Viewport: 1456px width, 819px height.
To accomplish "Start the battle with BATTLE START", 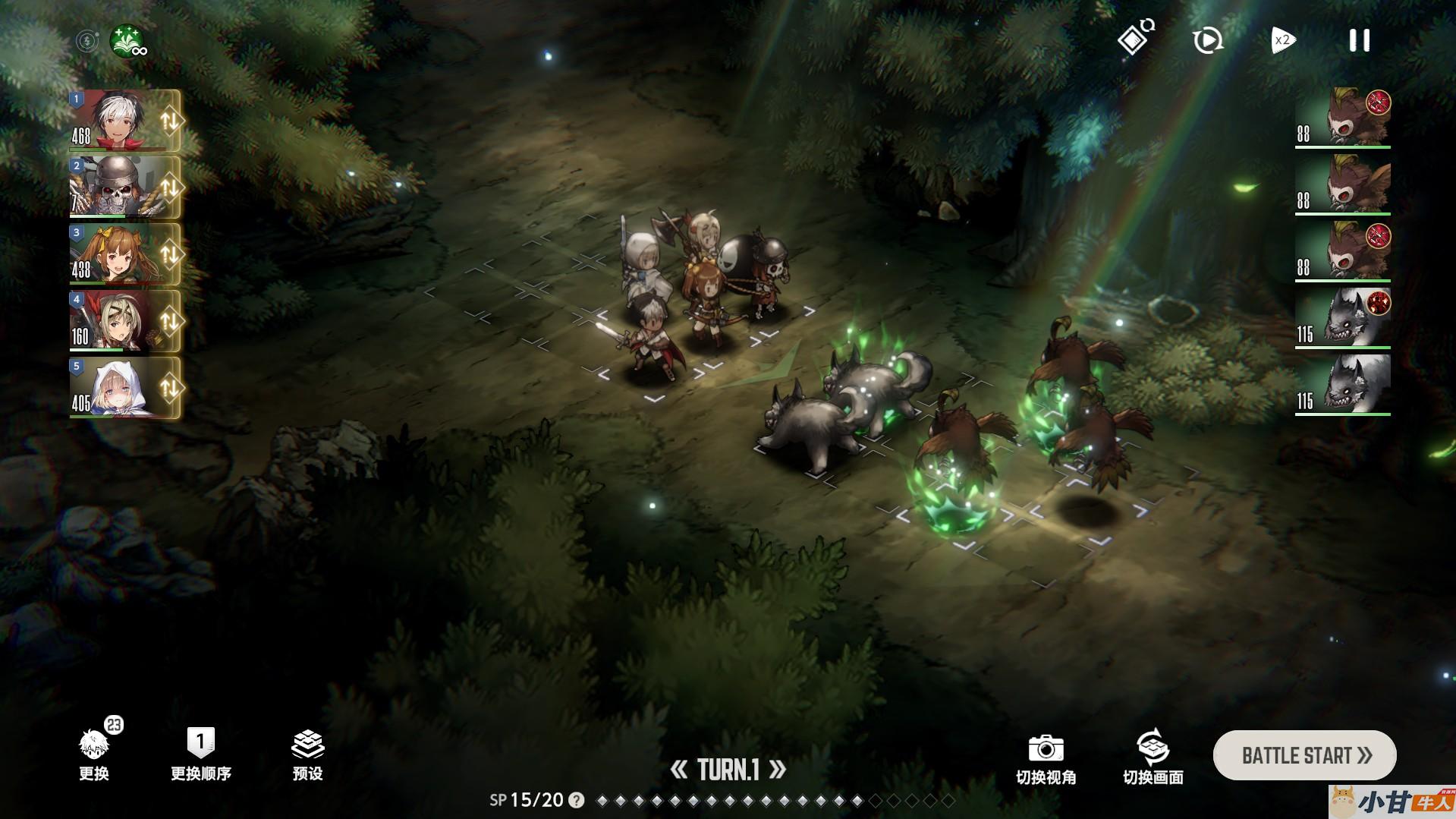I will point(1304,755).
